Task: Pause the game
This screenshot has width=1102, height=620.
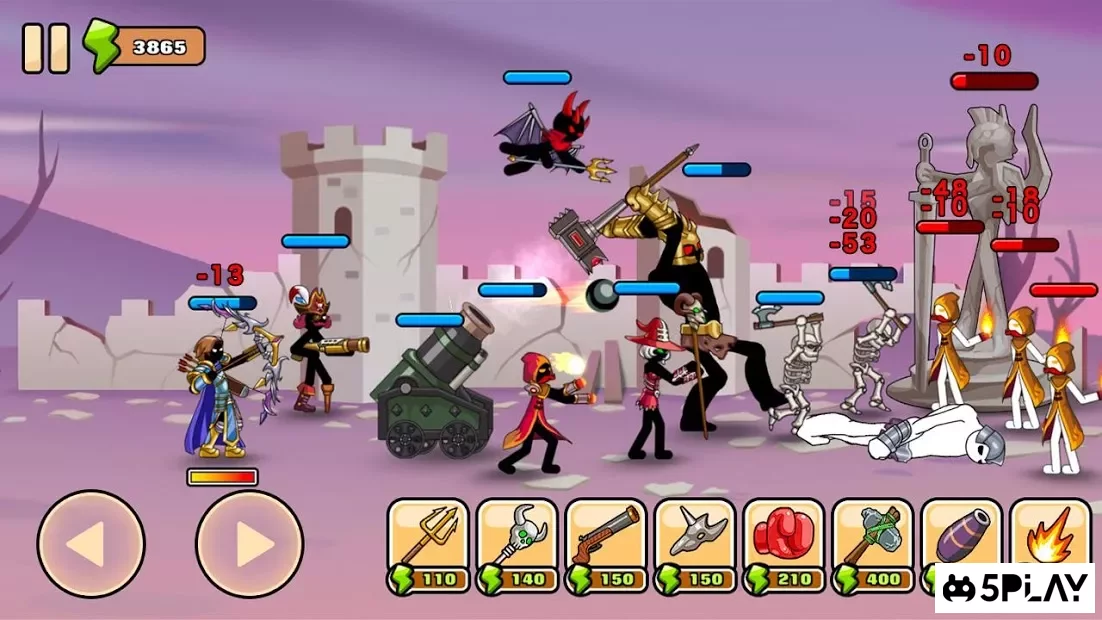Action: pos(46,48)
